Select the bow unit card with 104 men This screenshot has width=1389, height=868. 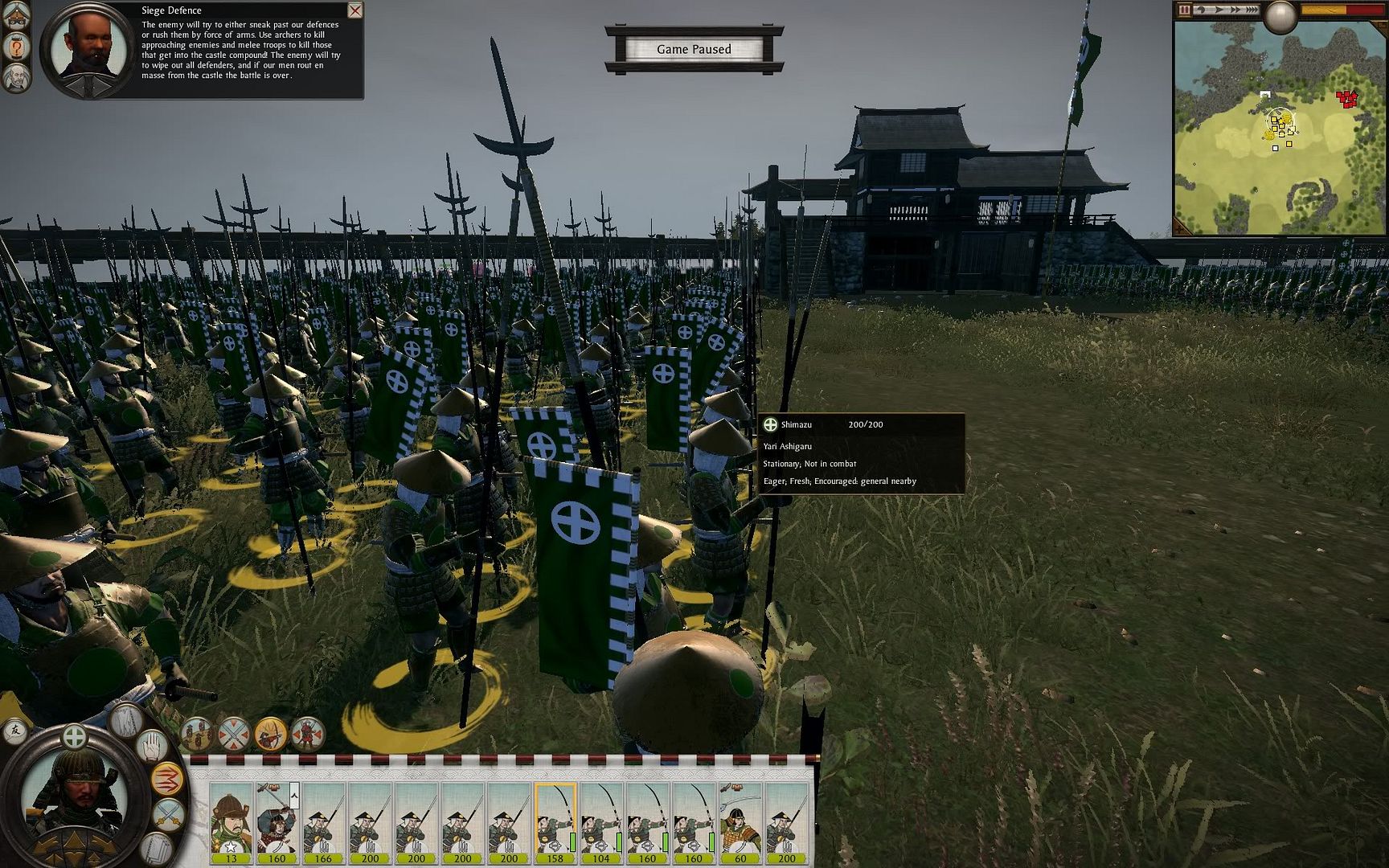pos(601,821)
